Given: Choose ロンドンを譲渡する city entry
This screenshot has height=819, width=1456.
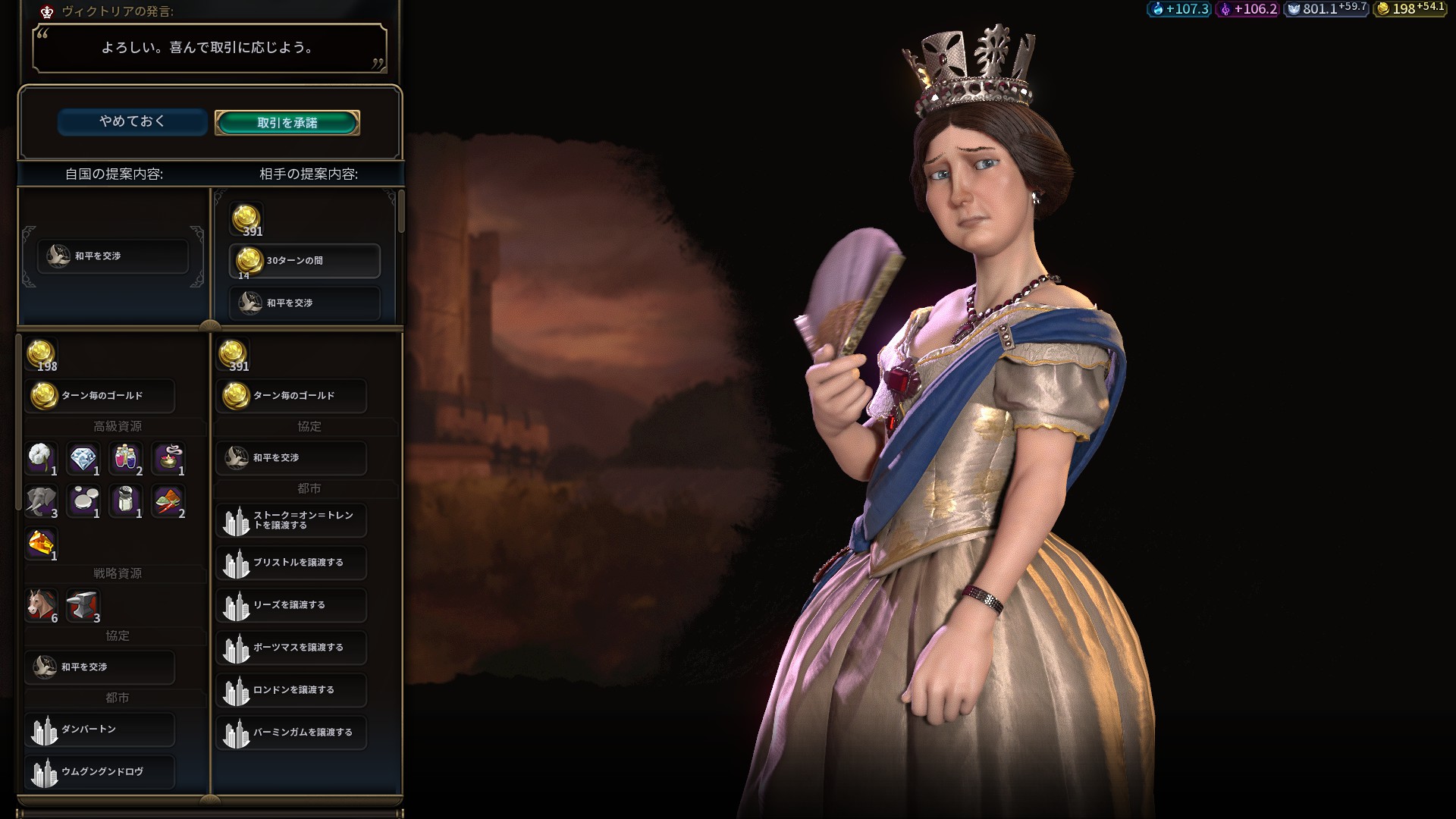Looking at the screenshot, I should [x=291, y=690].
